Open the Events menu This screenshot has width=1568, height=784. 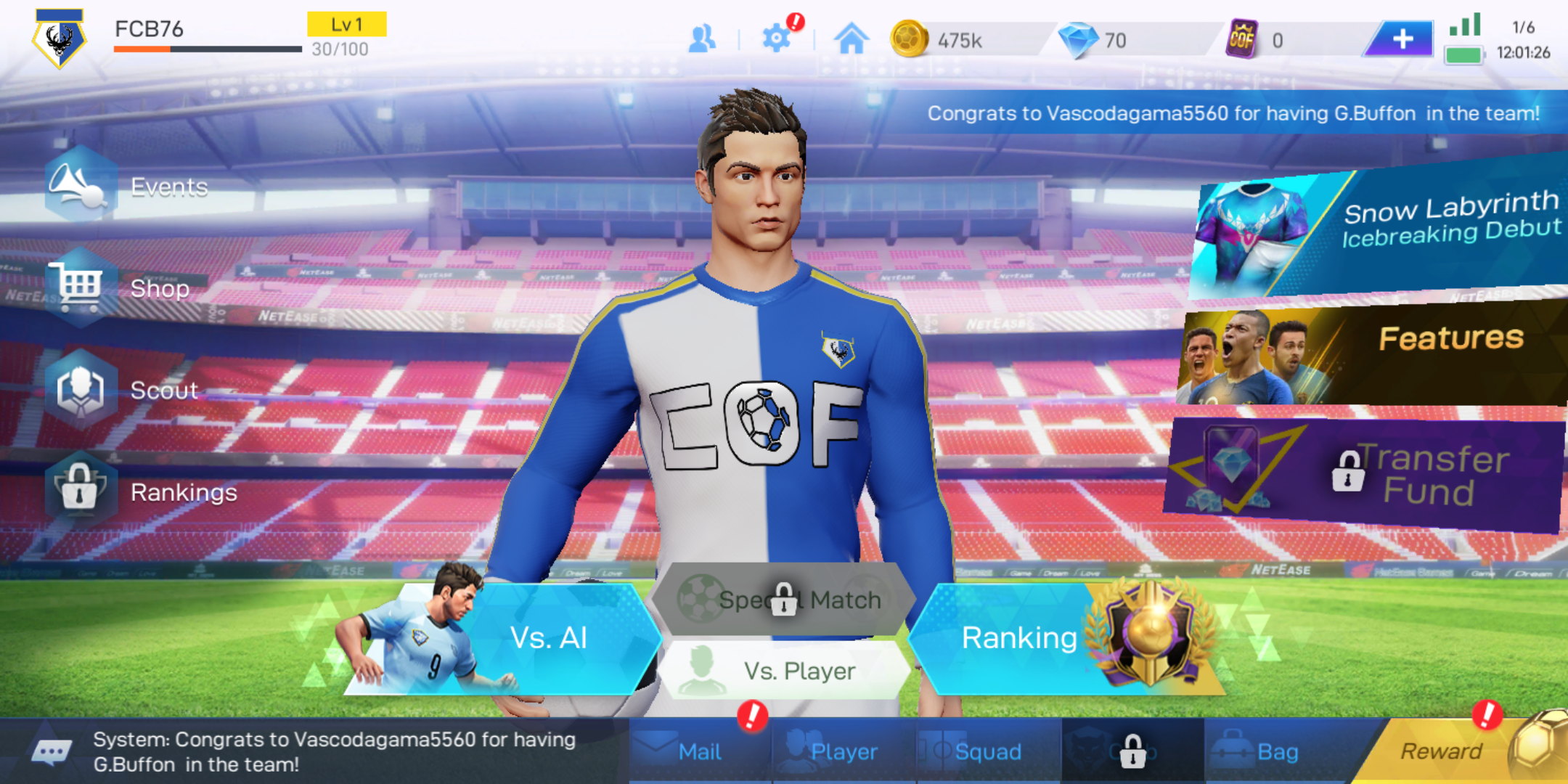click(x=131, y=187)
